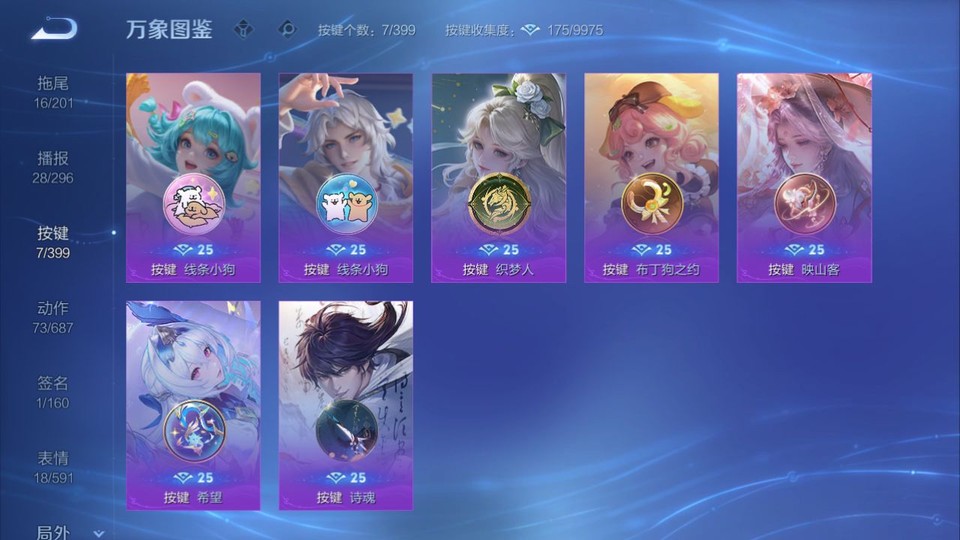Show the 动作 category tab
Viewport: 960px width, 540px height.
(x=54, y=317)
